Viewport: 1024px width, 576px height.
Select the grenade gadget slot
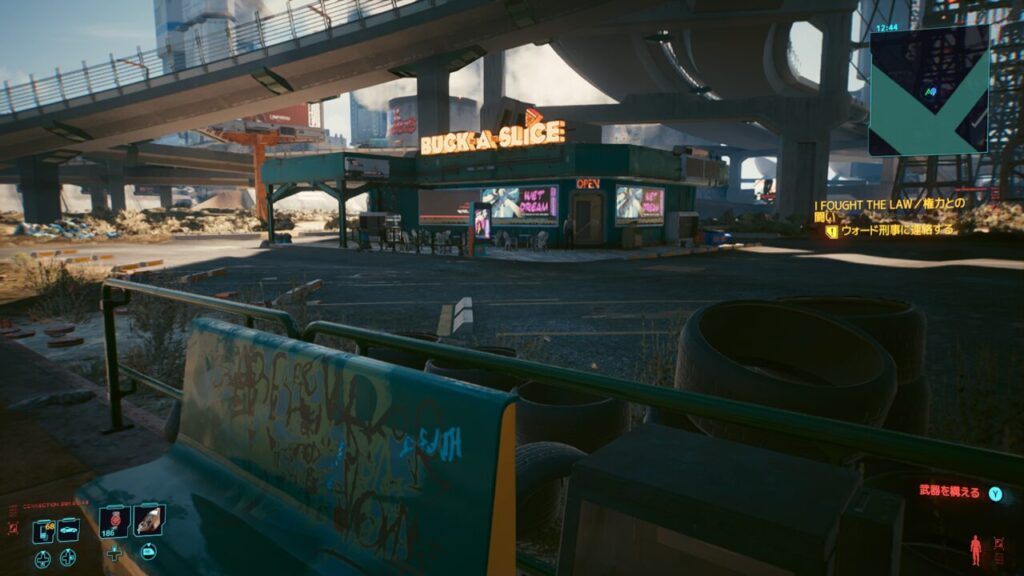click(x=149, y=519)
